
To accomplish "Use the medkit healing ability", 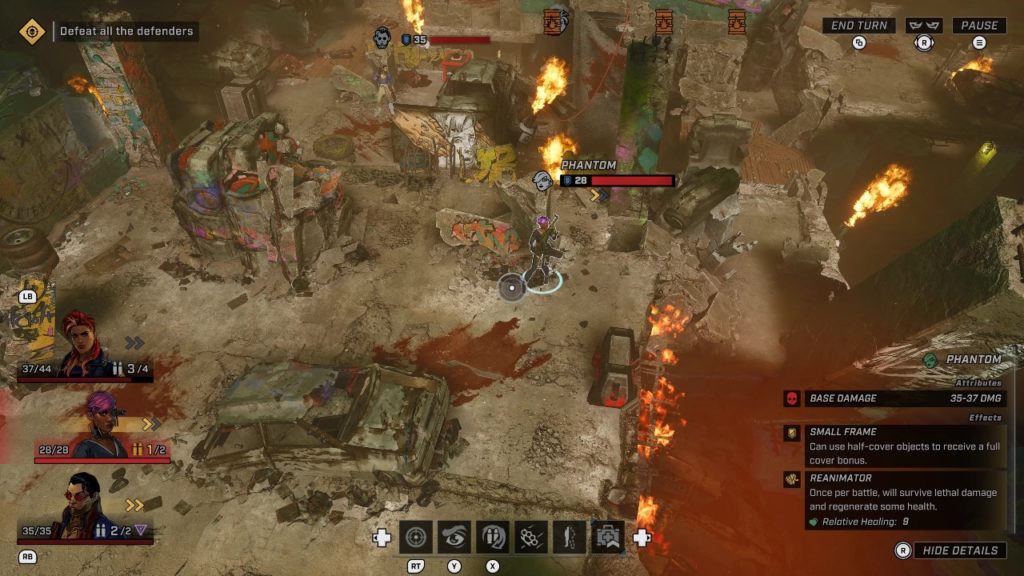I will pyautogui.click(x=606, y=538).
